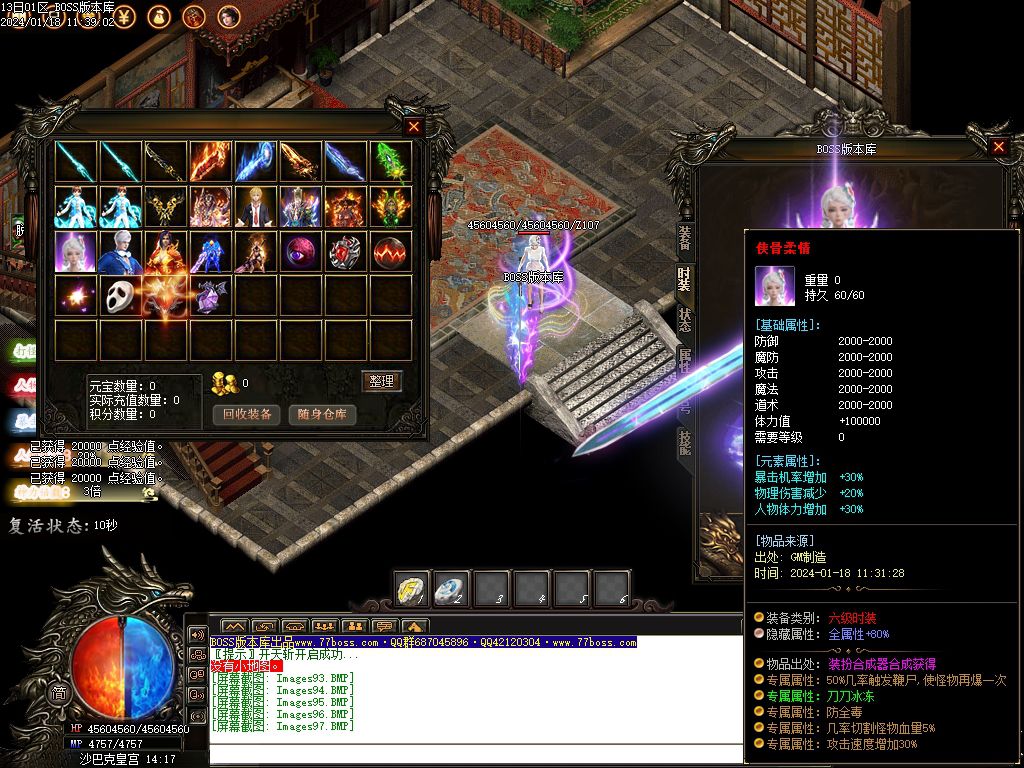Click the 回收装备 recycle equipment button
The width and height of the screenshot is (1024, 768).
247,414
